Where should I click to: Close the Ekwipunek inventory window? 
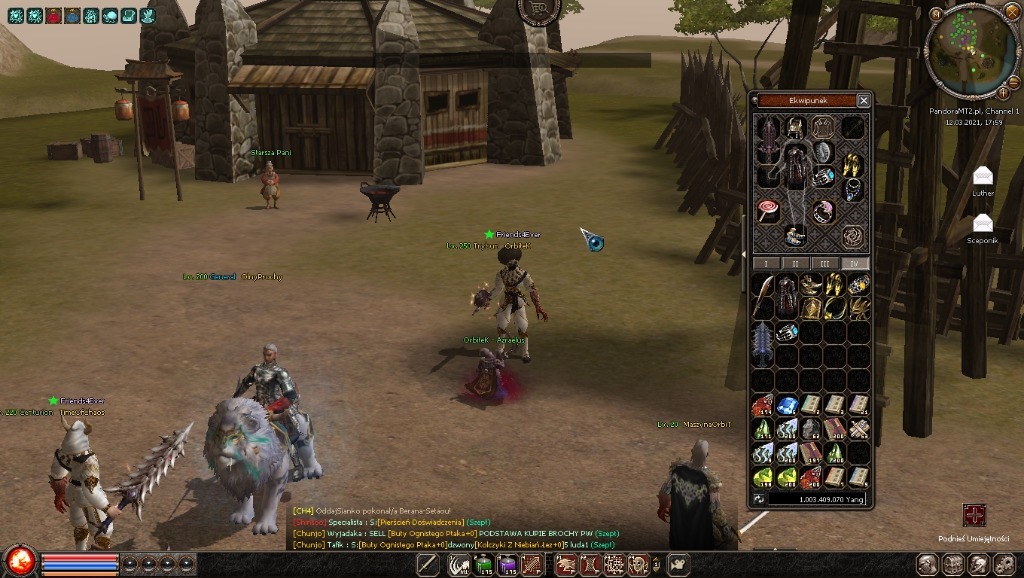[863, 100]
